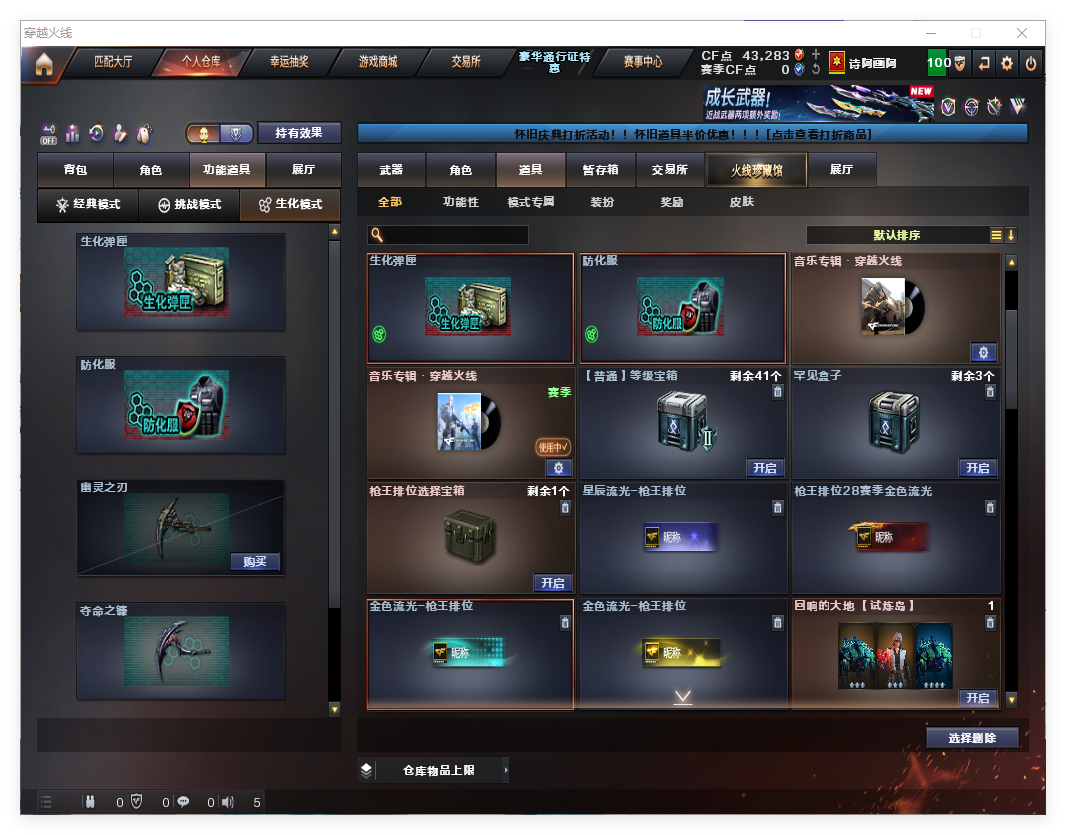Open the 火线珍藏馆 collection tab
Viewport: 1066px width, 835px height.
(x=756, y=170)
